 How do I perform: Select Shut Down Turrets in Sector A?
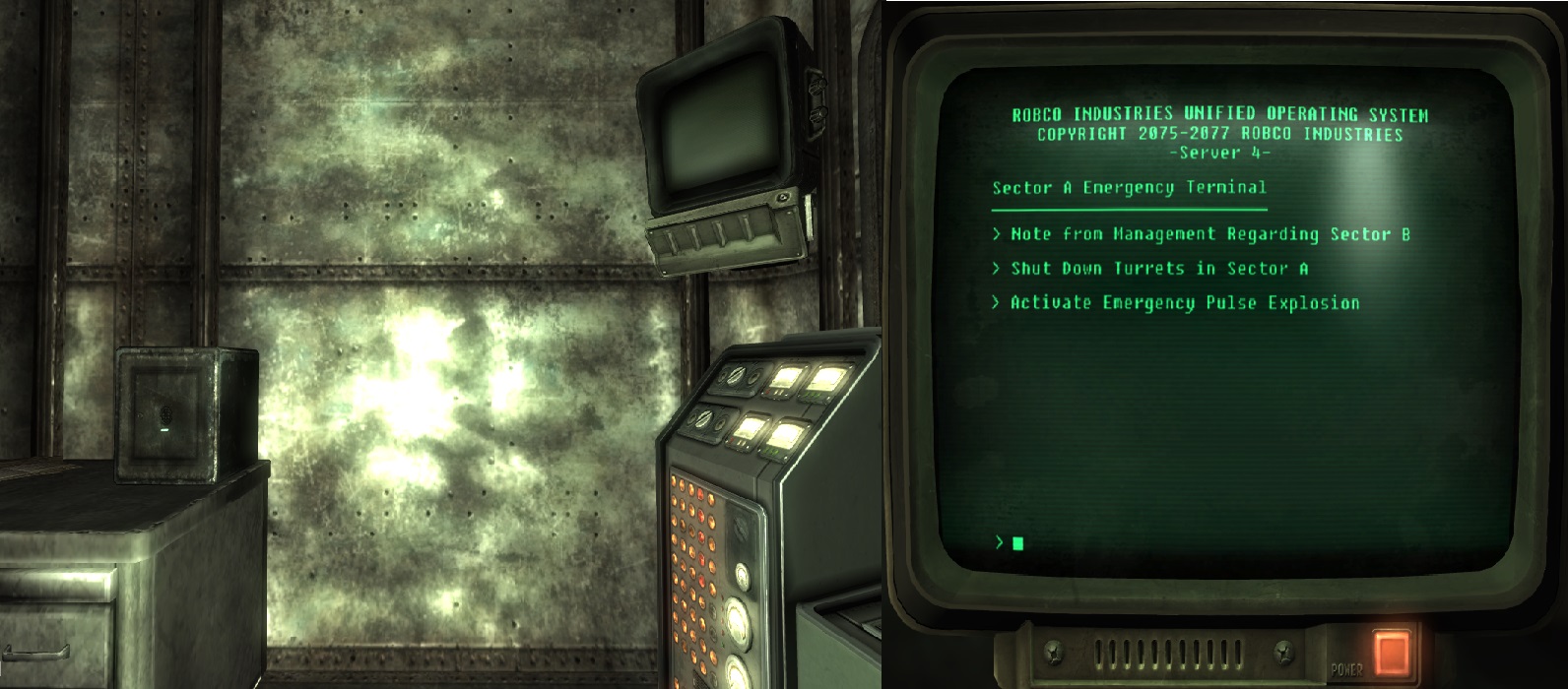[1158, 269]
